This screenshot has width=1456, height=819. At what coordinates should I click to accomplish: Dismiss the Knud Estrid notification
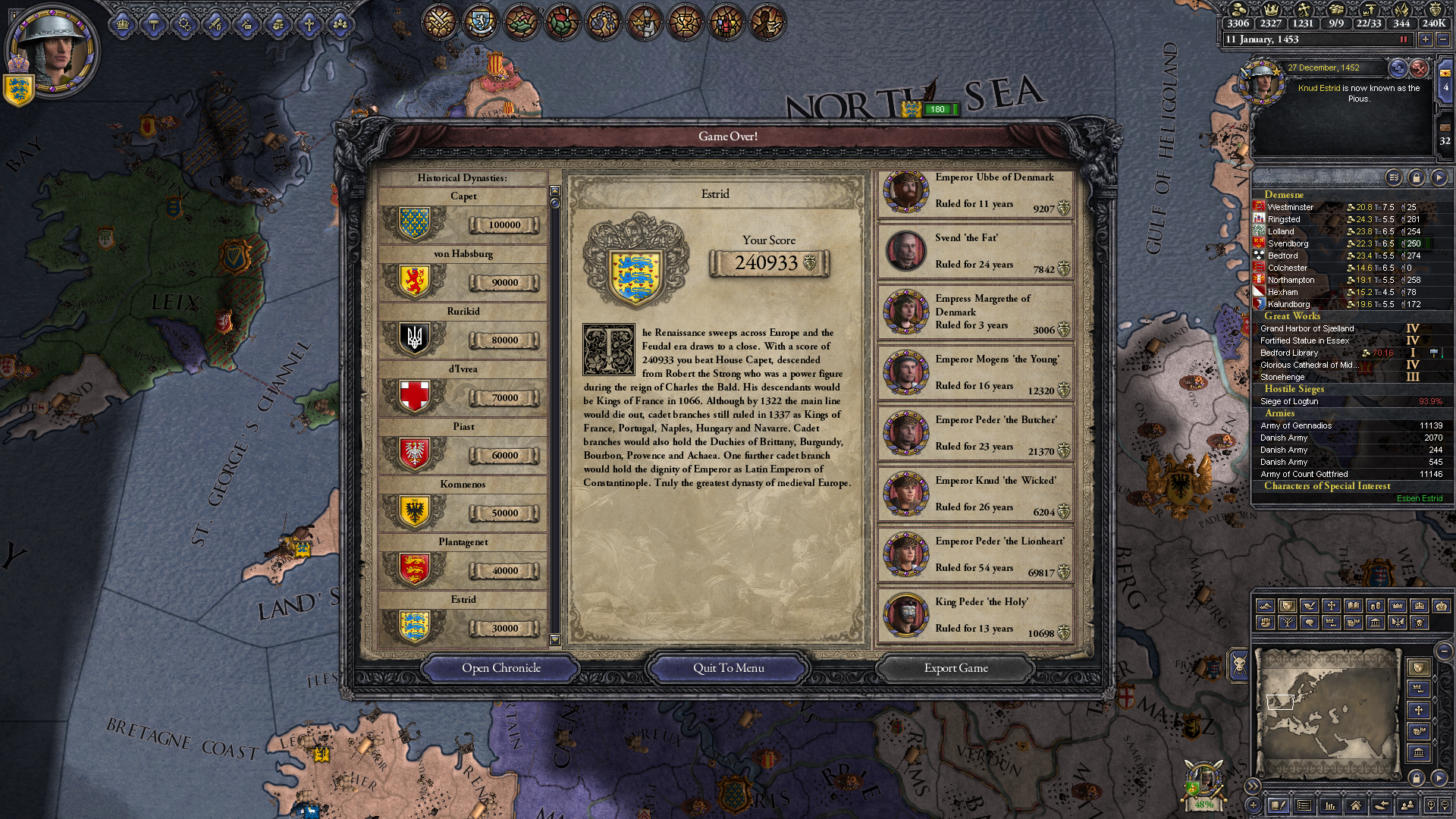coord(1419,68)
